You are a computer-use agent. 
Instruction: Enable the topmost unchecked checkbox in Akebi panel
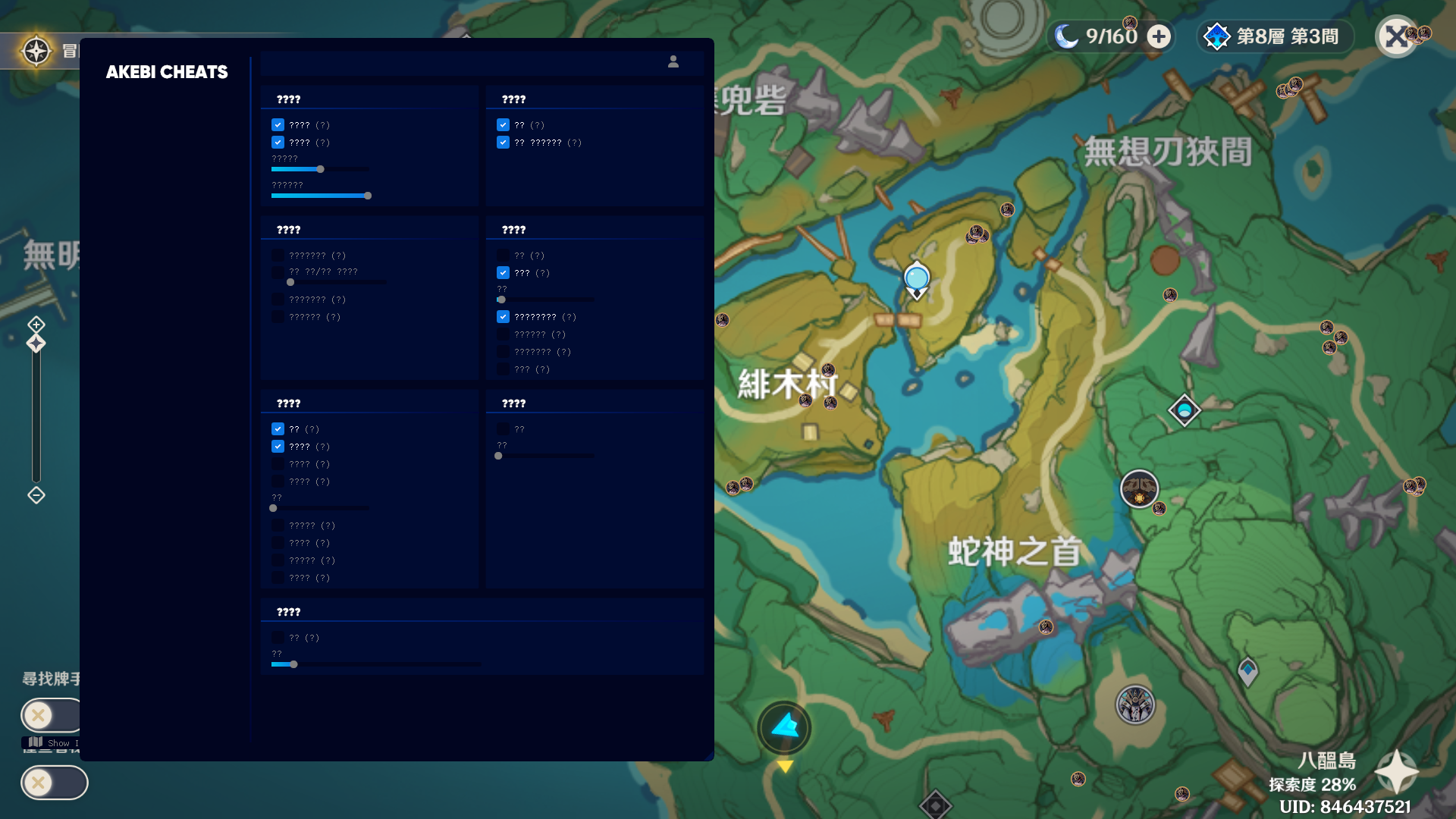pos(279,255)
